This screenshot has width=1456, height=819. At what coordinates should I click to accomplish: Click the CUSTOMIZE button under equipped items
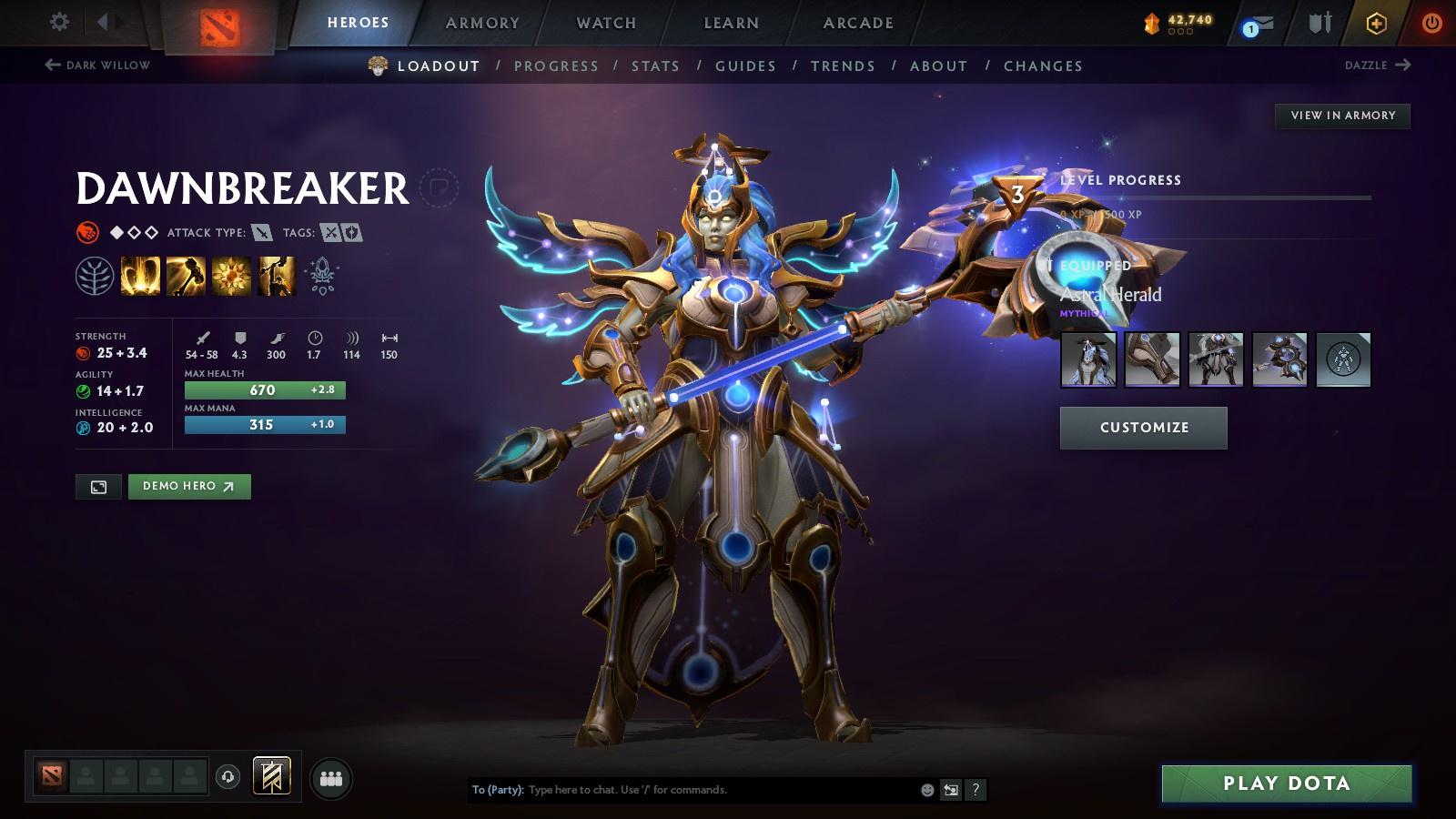[x=1143, y=427]
